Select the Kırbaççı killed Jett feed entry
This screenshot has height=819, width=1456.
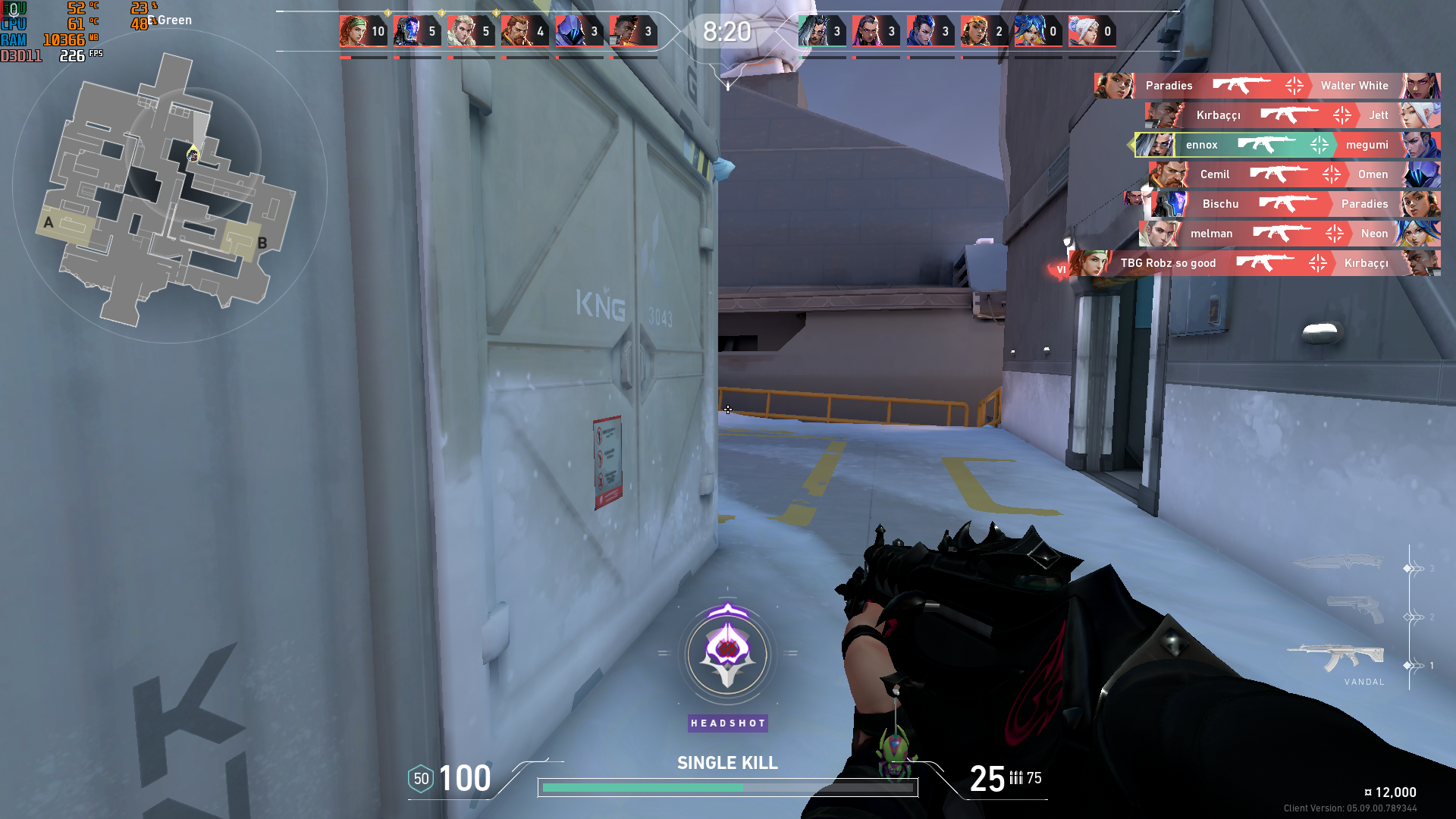[x=1291, y=115]
